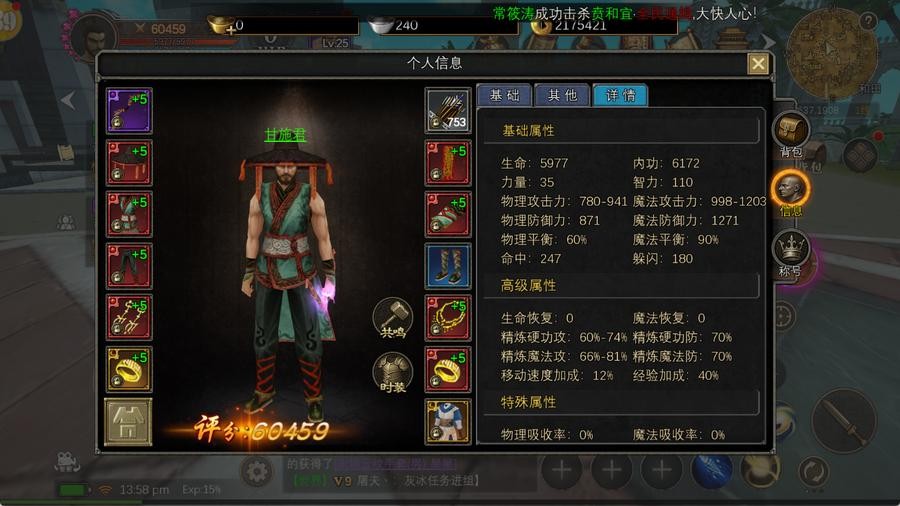Switch to the 其他 tab
This screenshot has width=900, height=506.
point(561,96)
